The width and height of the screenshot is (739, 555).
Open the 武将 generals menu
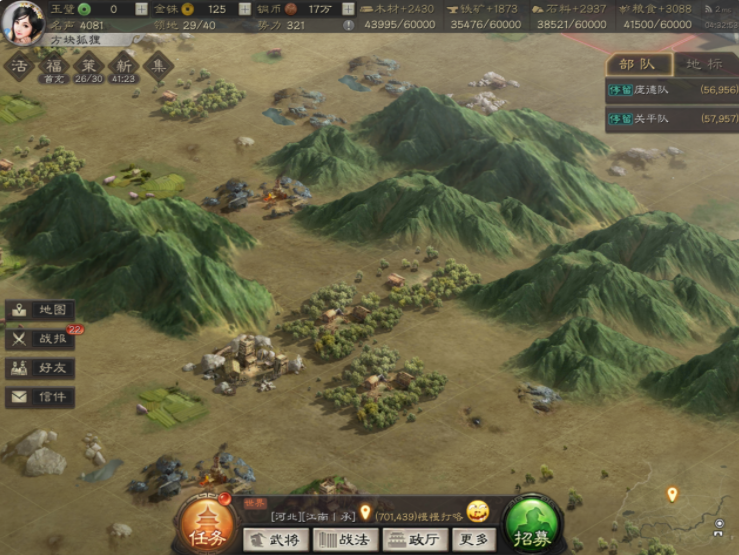click(274, 540)
